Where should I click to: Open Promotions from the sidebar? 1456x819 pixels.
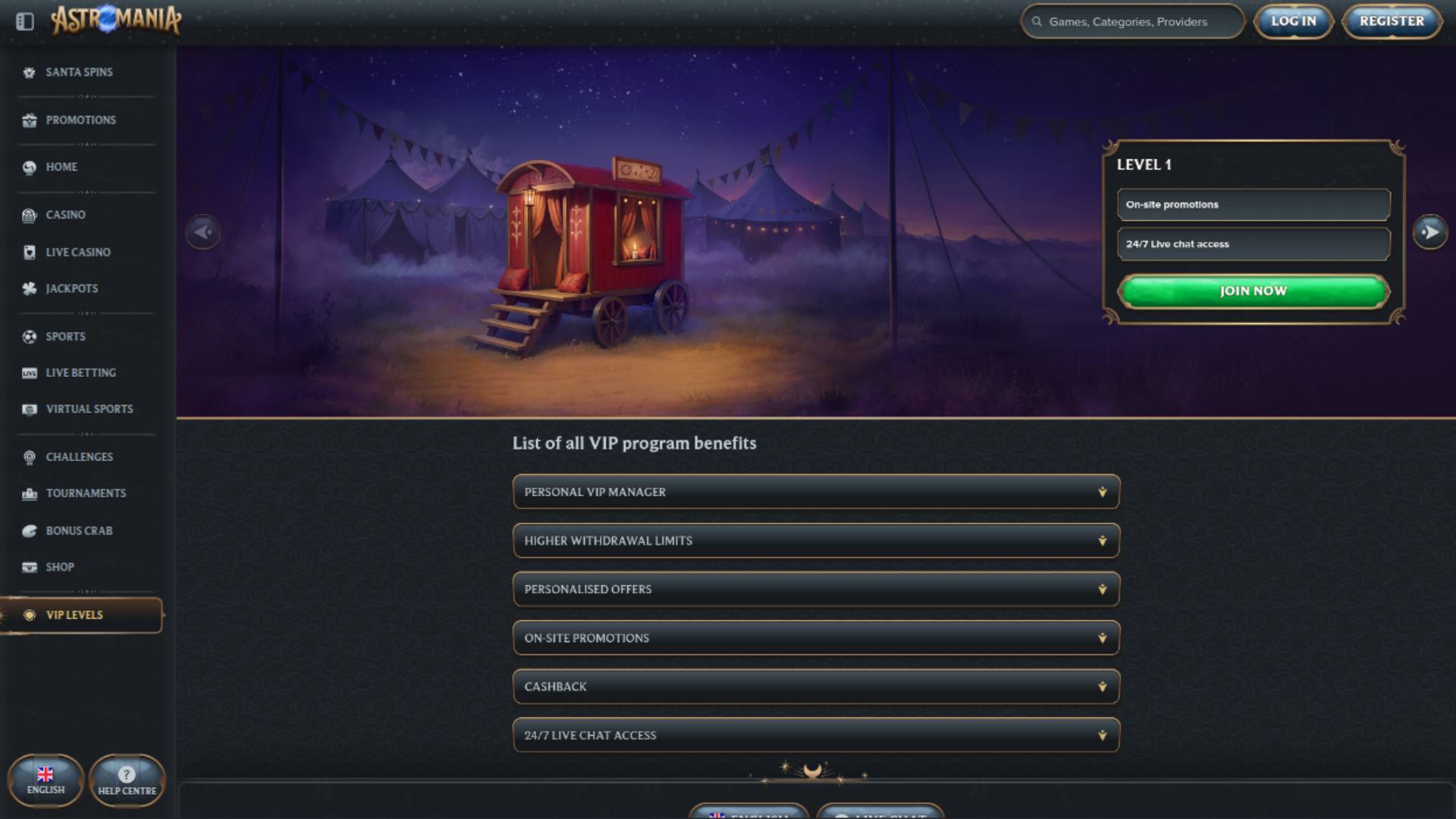29,120
